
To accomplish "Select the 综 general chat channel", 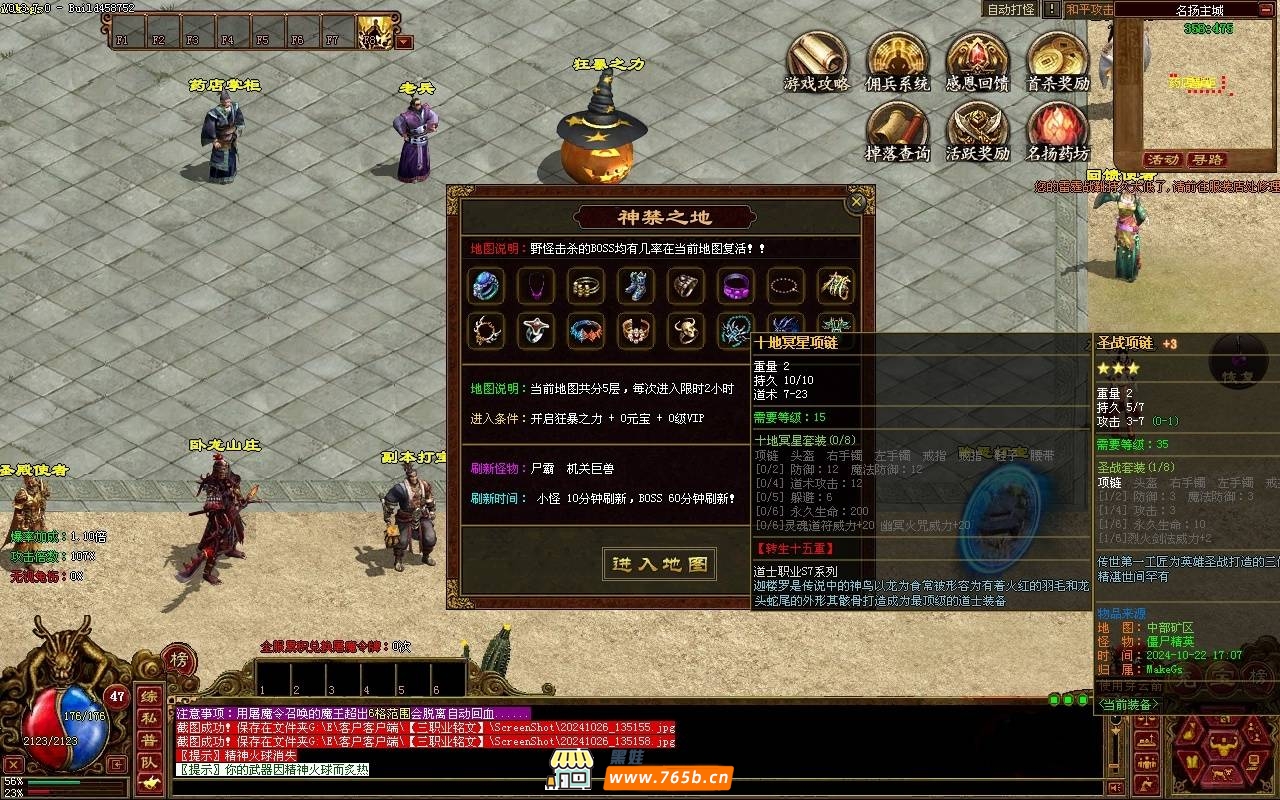I will 148,696.
